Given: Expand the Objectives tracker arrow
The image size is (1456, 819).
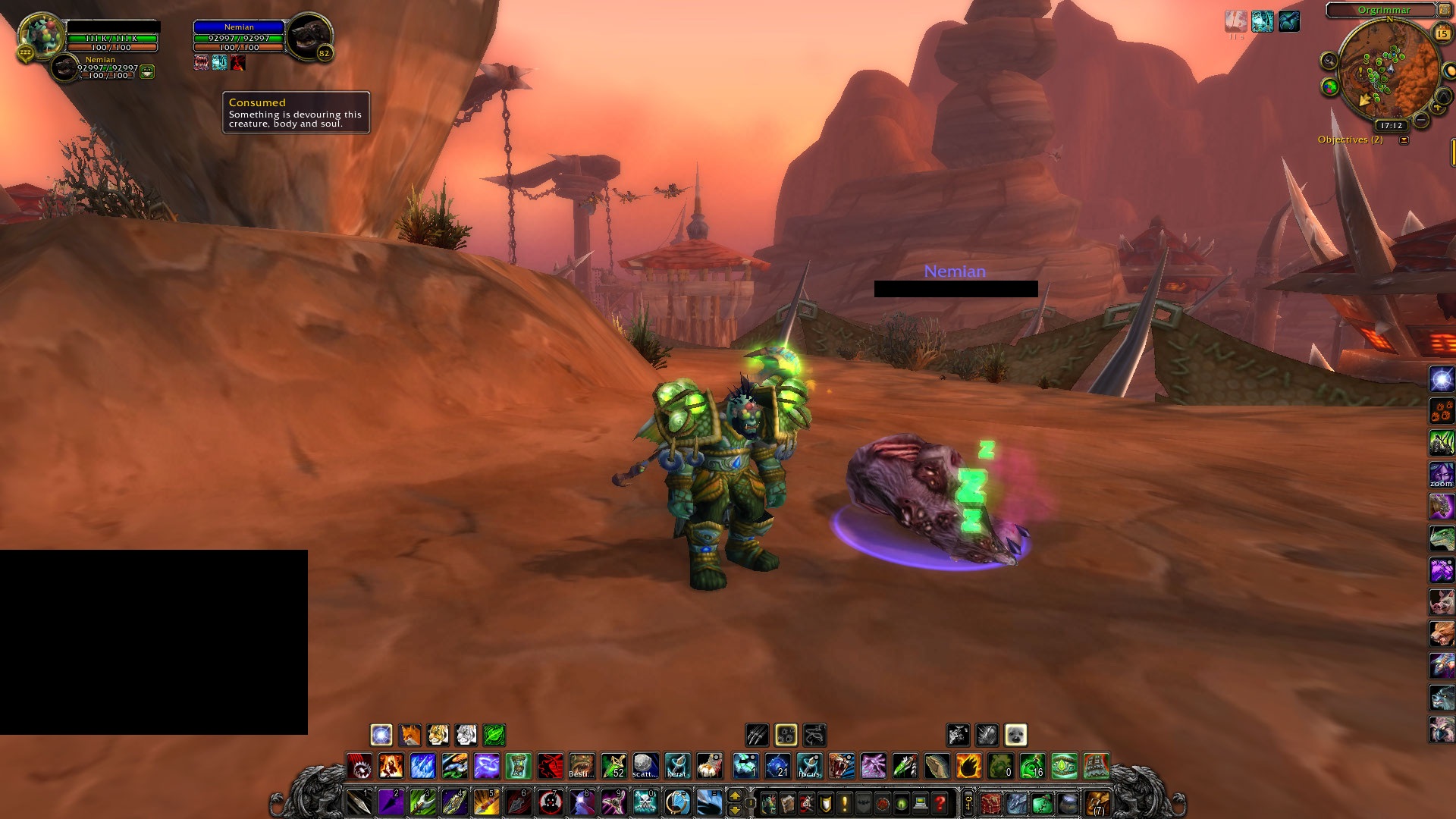Looking at the screenshot, I should click(x=1404, y=140).
